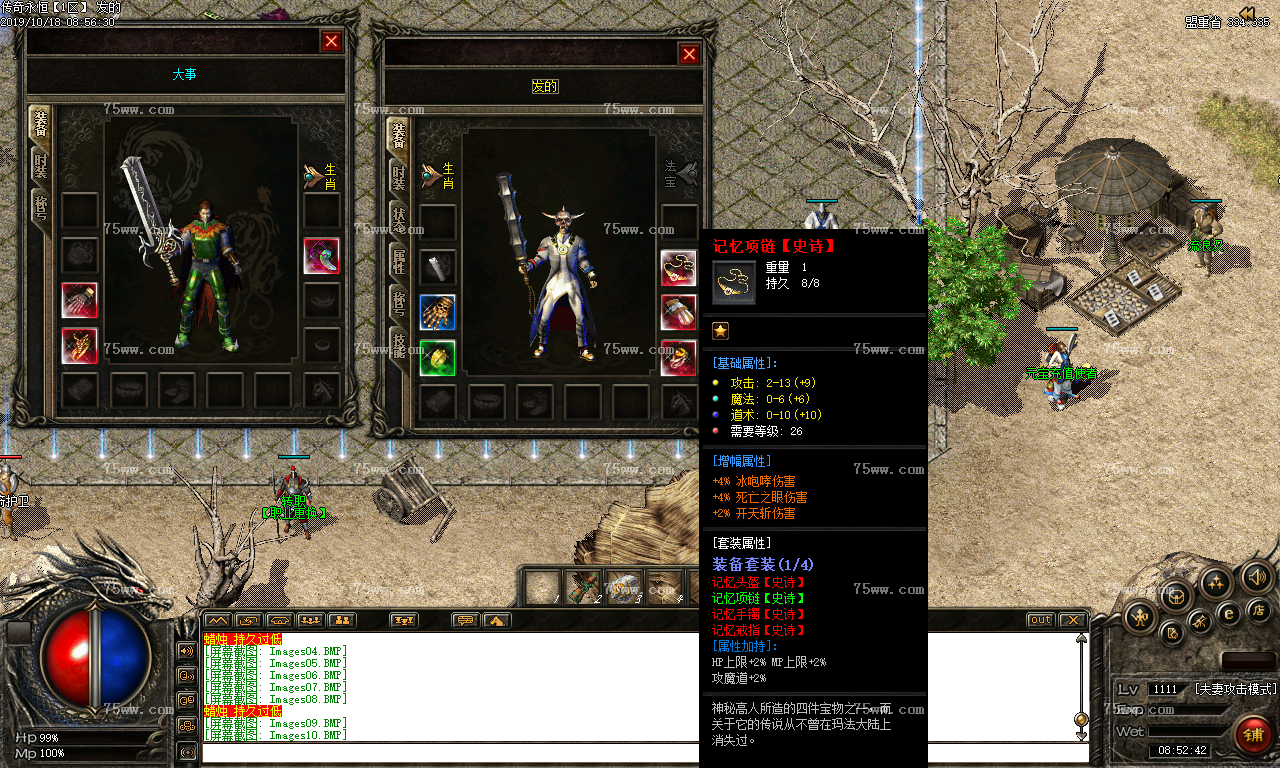The width and height of the screenshot is (1280, 768).
Task: Open the round 店 shop button
Action: pyautogui.click(x=1258, y=610)
